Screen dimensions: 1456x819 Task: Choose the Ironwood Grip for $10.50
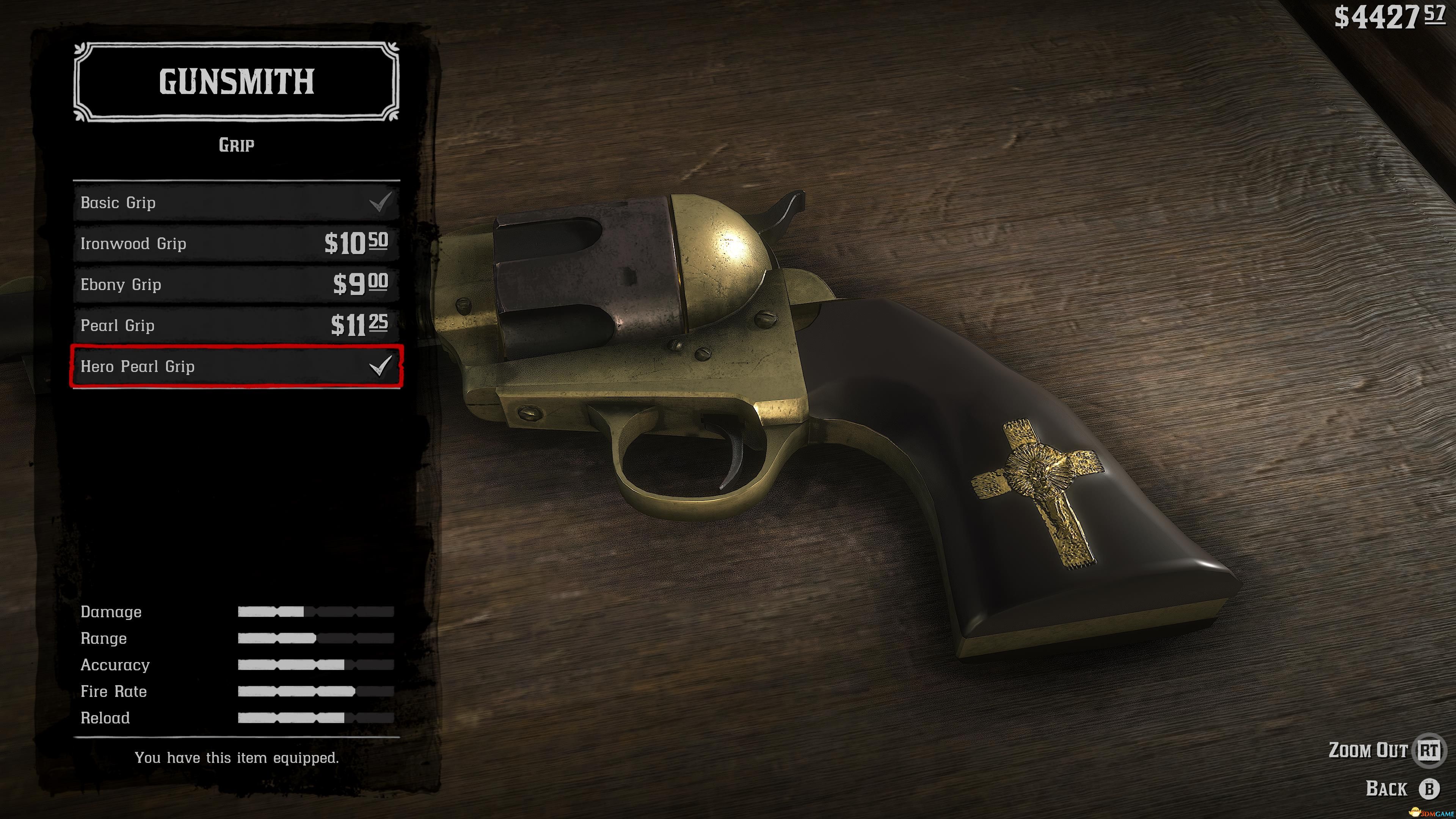(236, 243)
